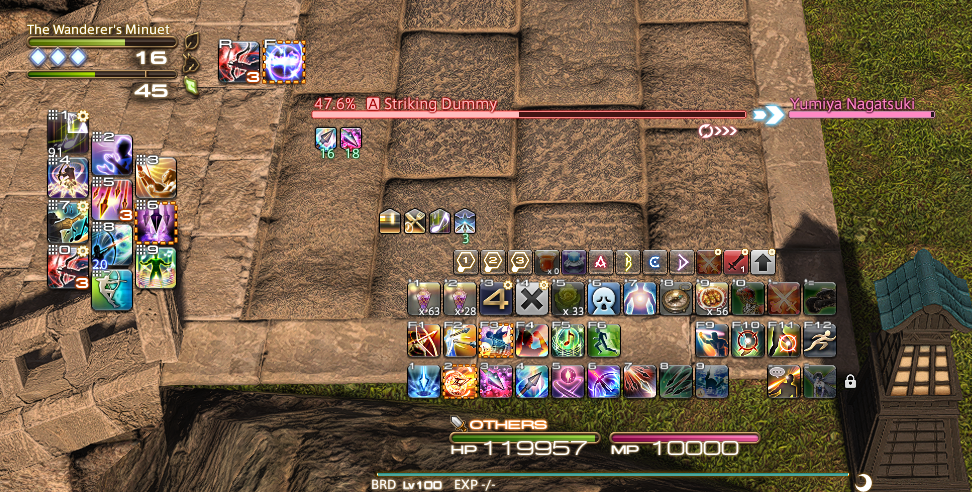Use the green running figure skill

pos(604,340)
